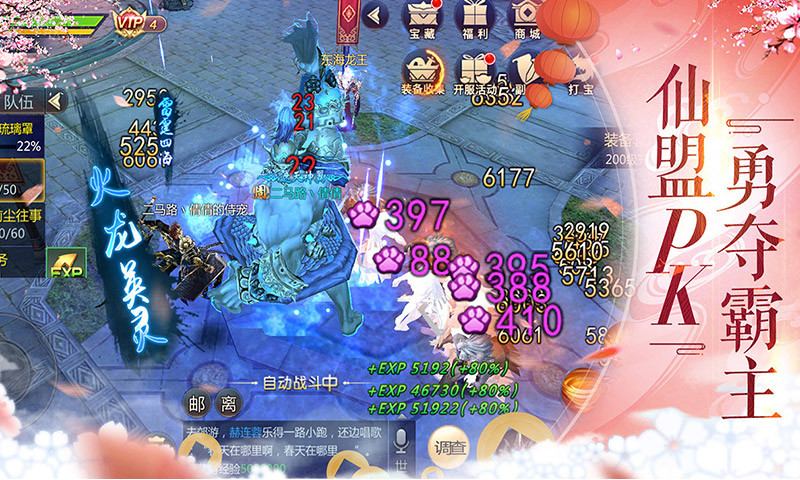The height and width of the screenshot is (480, 800).
Task: Open the 开服活动 server launch event
Action: click(475, 72)
